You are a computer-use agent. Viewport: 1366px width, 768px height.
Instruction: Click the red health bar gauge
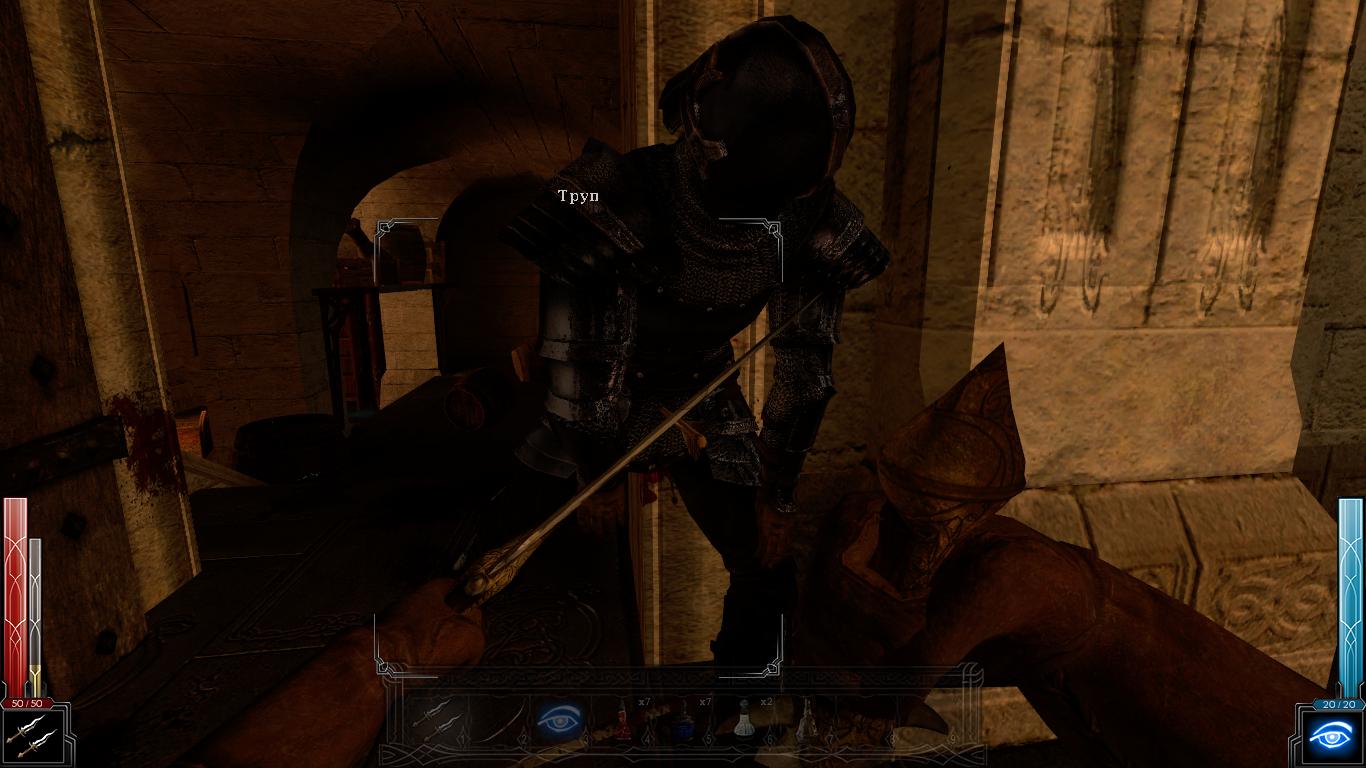(x=16, y=590)
